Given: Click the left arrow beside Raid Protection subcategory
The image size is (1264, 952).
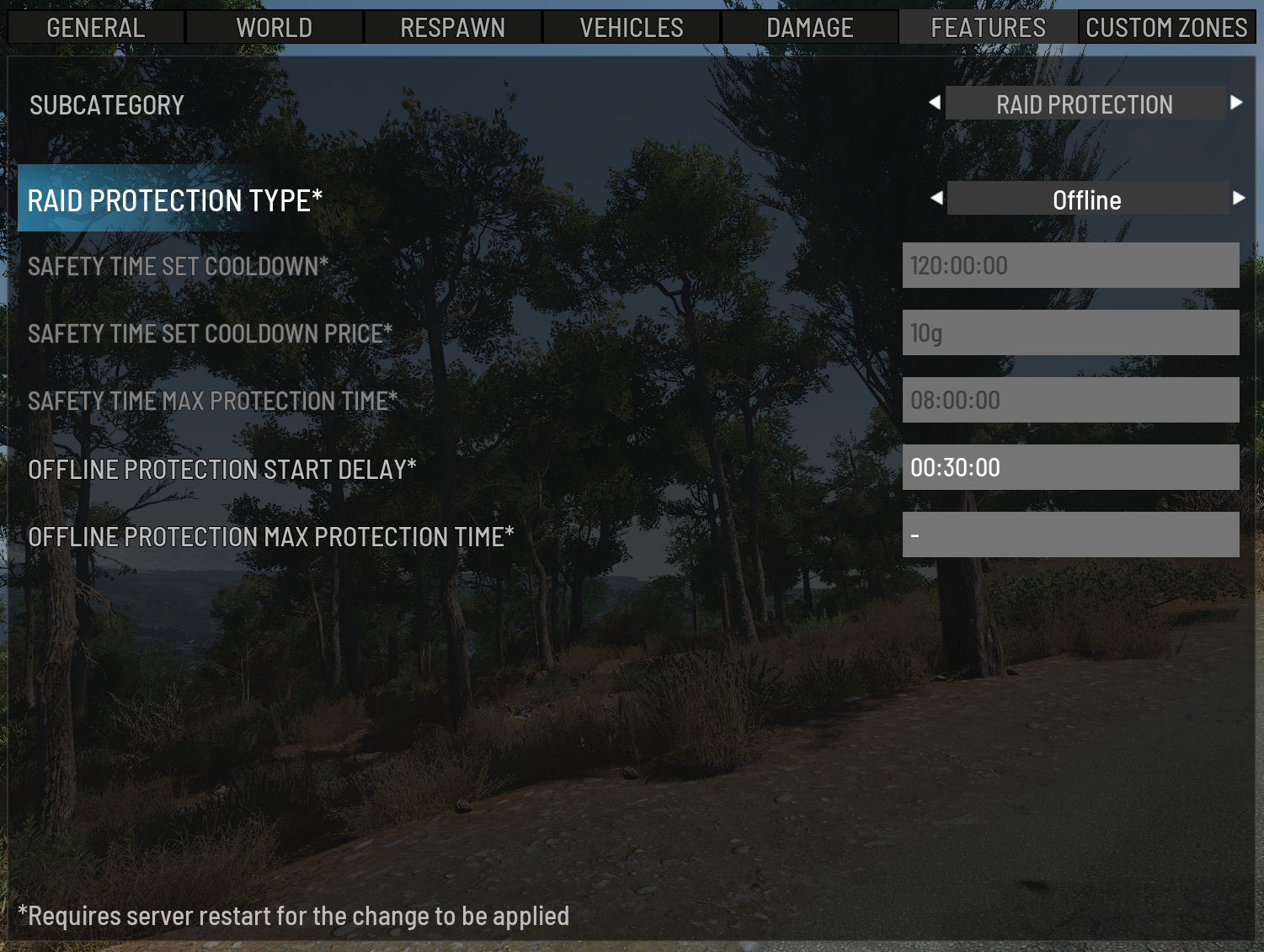Looking at the screenshot, I should coord(935,103).
